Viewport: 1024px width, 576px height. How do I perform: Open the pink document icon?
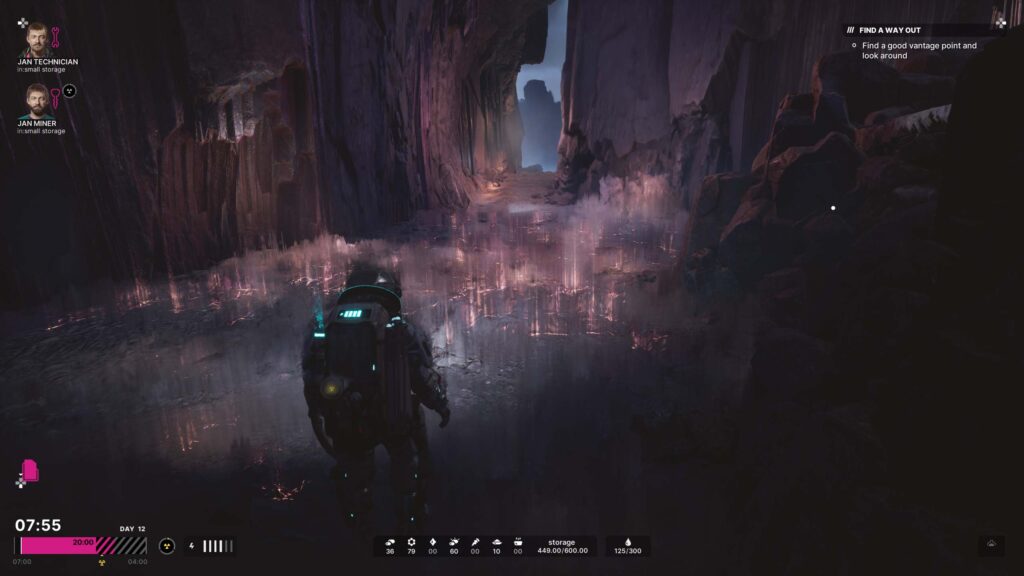(x=30, y=470)
